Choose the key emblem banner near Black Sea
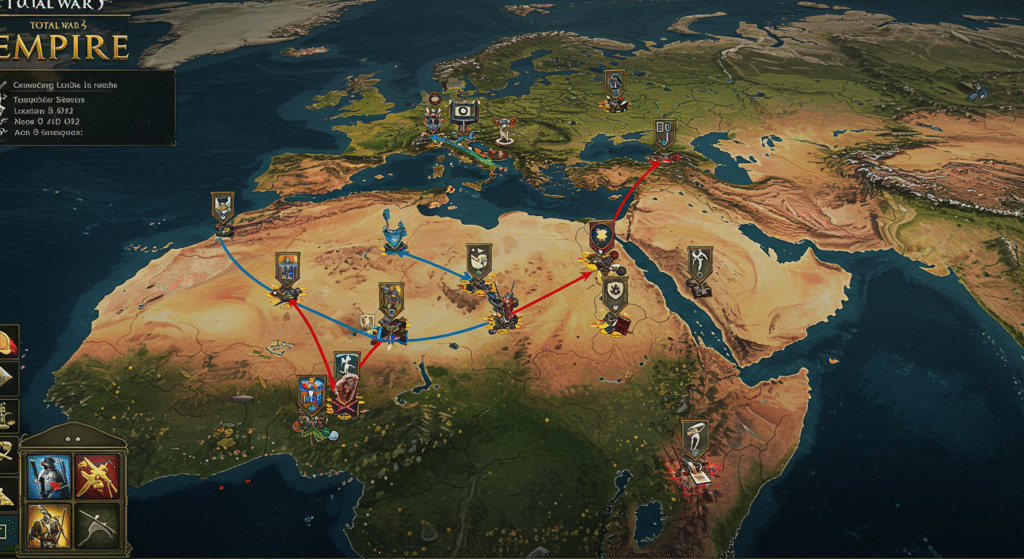This screenshot has height=559, width=1024. click(664, 132)
